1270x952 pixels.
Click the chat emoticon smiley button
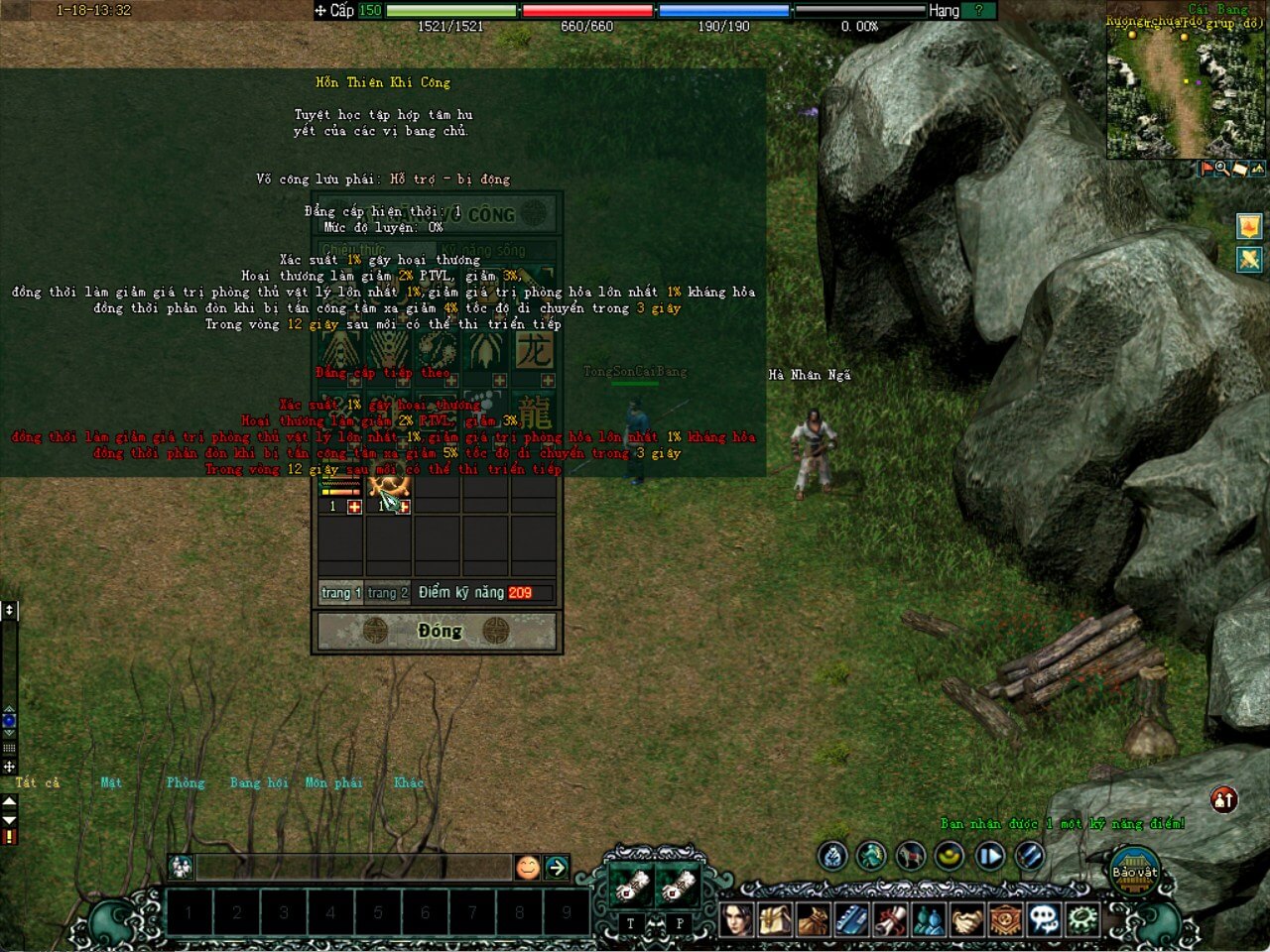[528, 868]
